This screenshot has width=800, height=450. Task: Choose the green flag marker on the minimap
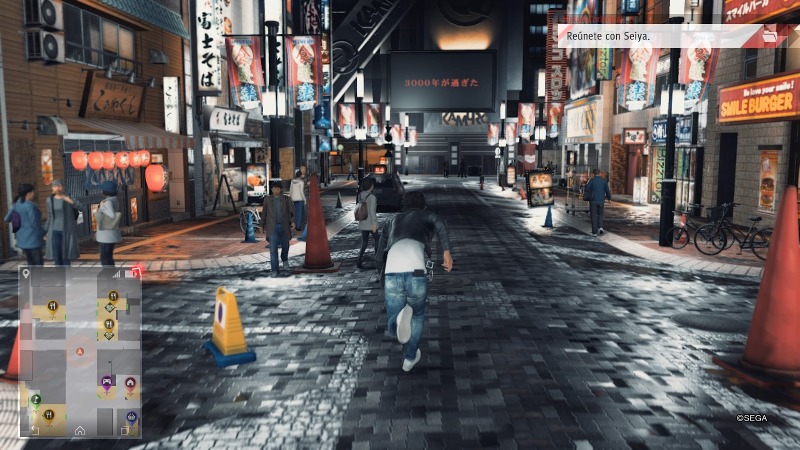point(35,399)
